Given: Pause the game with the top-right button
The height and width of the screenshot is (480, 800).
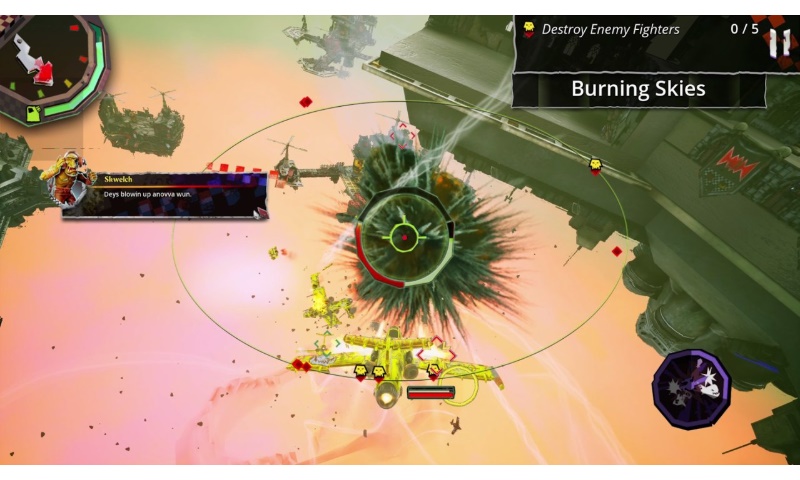Looking at the screenshot, I should click(777, 42).
